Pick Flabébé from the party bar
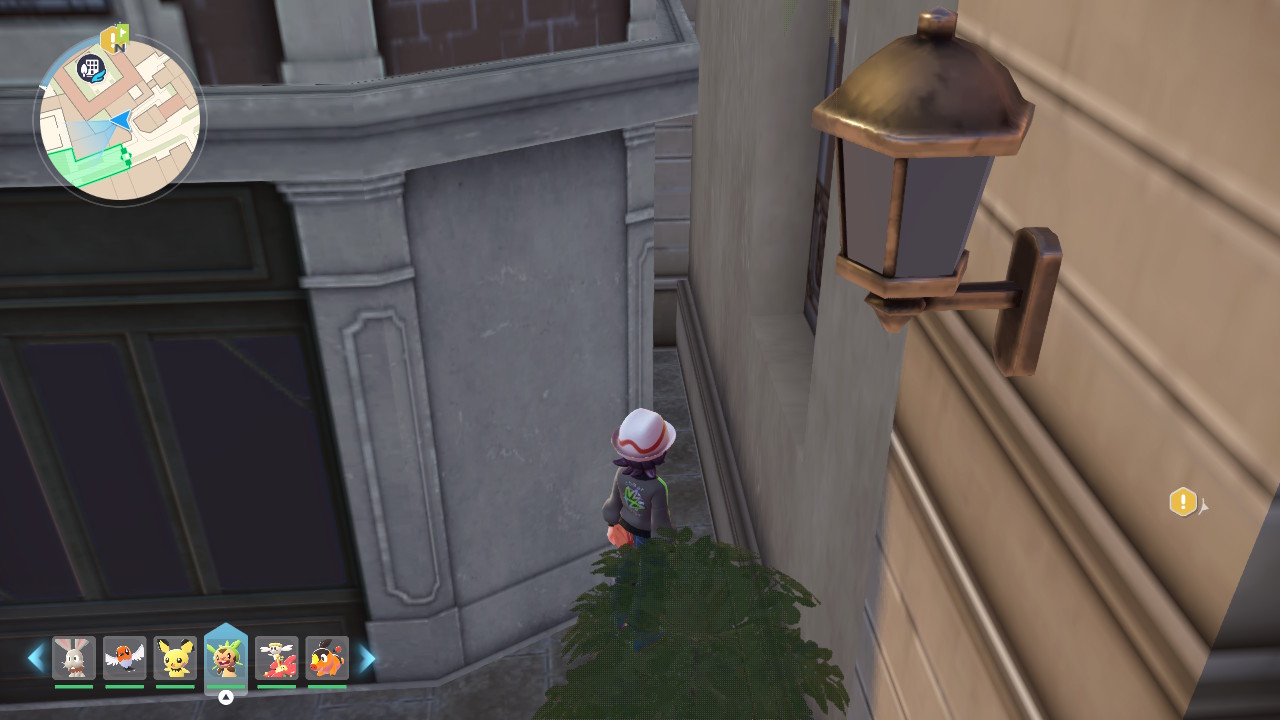This screenshot has width=1280, height=720. pyautogui.click(x=276, y=658)
